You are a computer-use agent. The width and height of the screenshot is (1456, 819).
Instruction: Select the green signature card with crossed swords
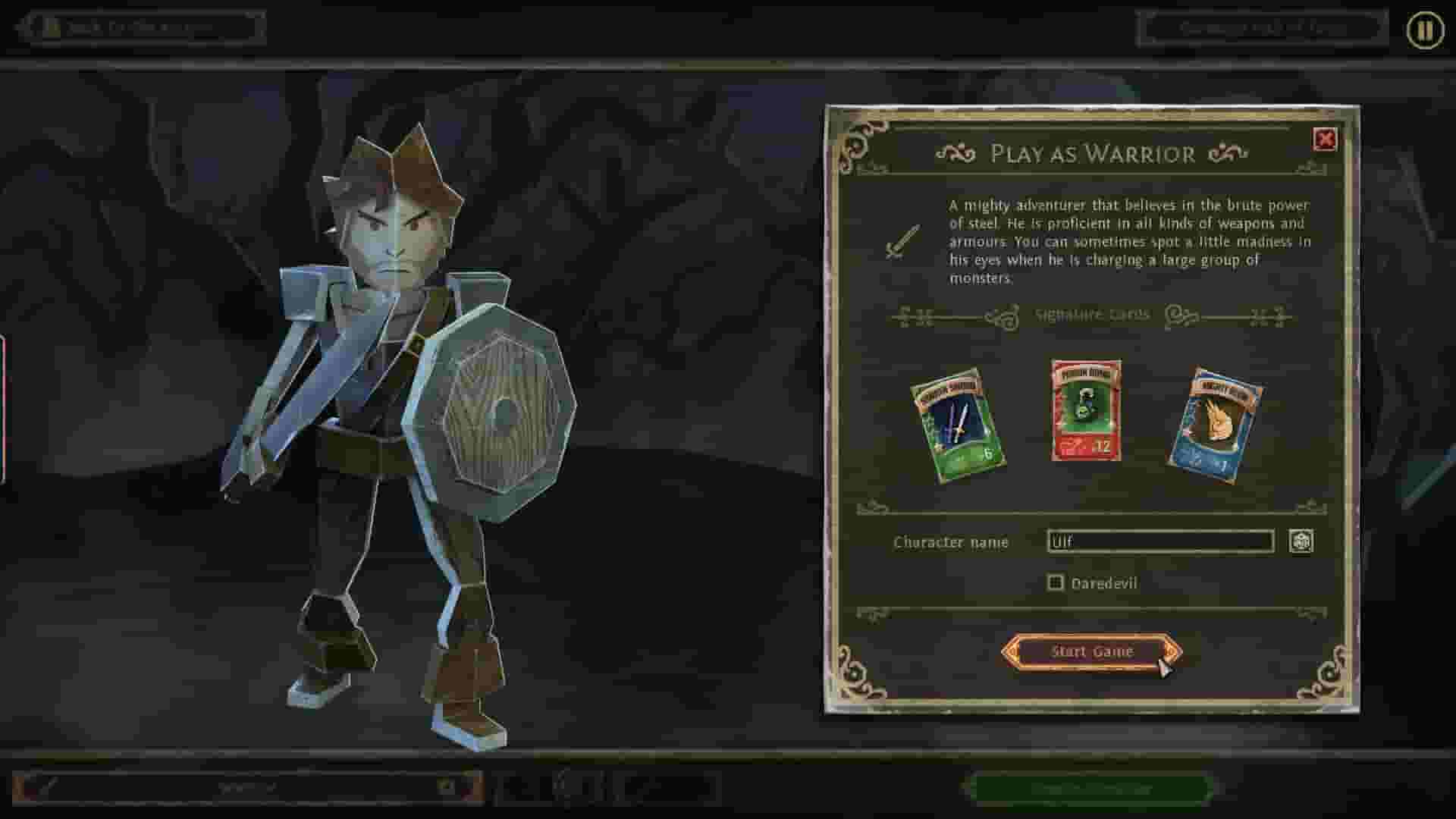click(x=958, y=422)
